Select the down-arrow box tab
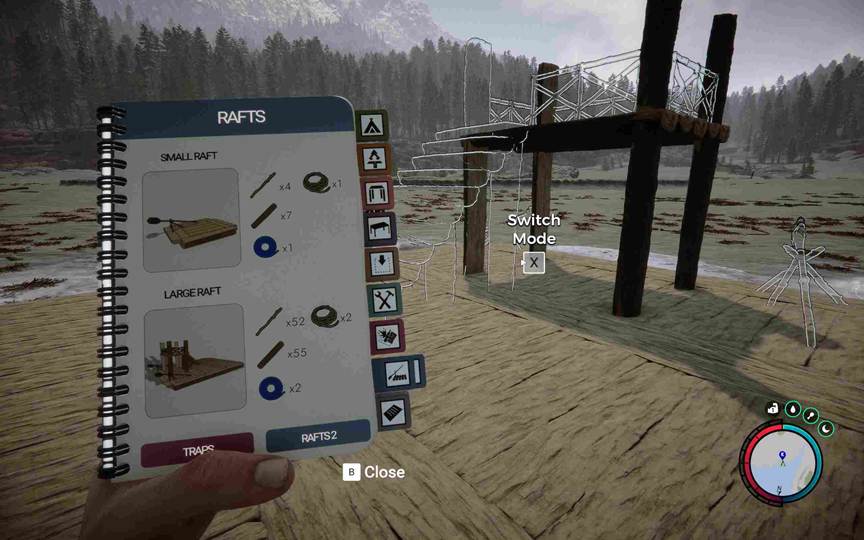 coord(383,264)
